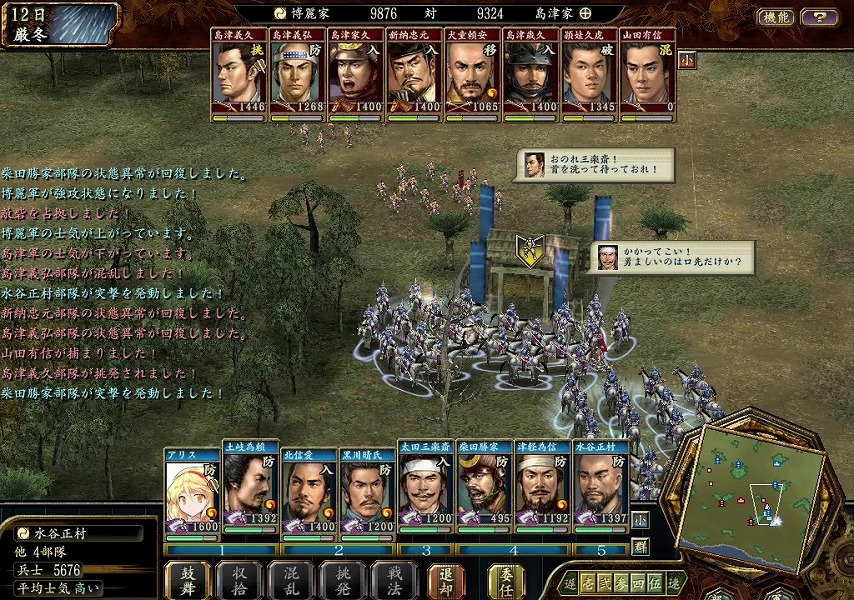
Task: Use the 収拾 rally command
Action: (x=241, y=579)
